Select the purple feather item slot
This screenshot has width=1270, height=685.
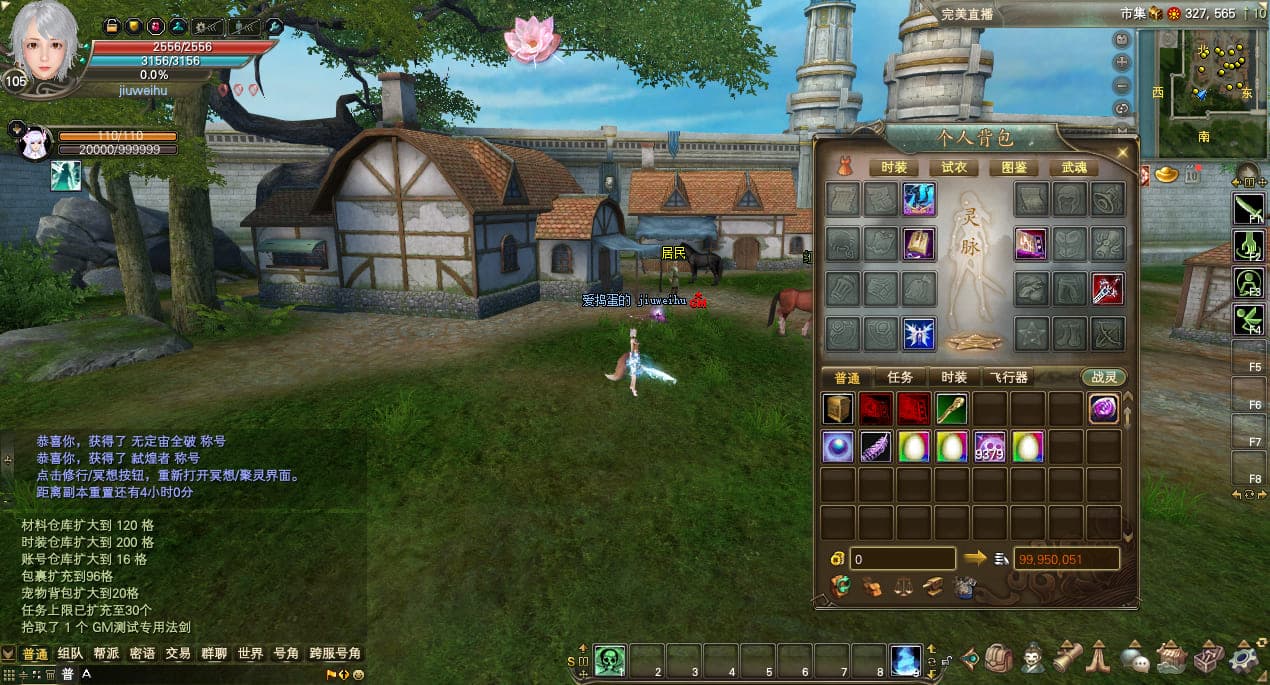click(x=876, y=446)
